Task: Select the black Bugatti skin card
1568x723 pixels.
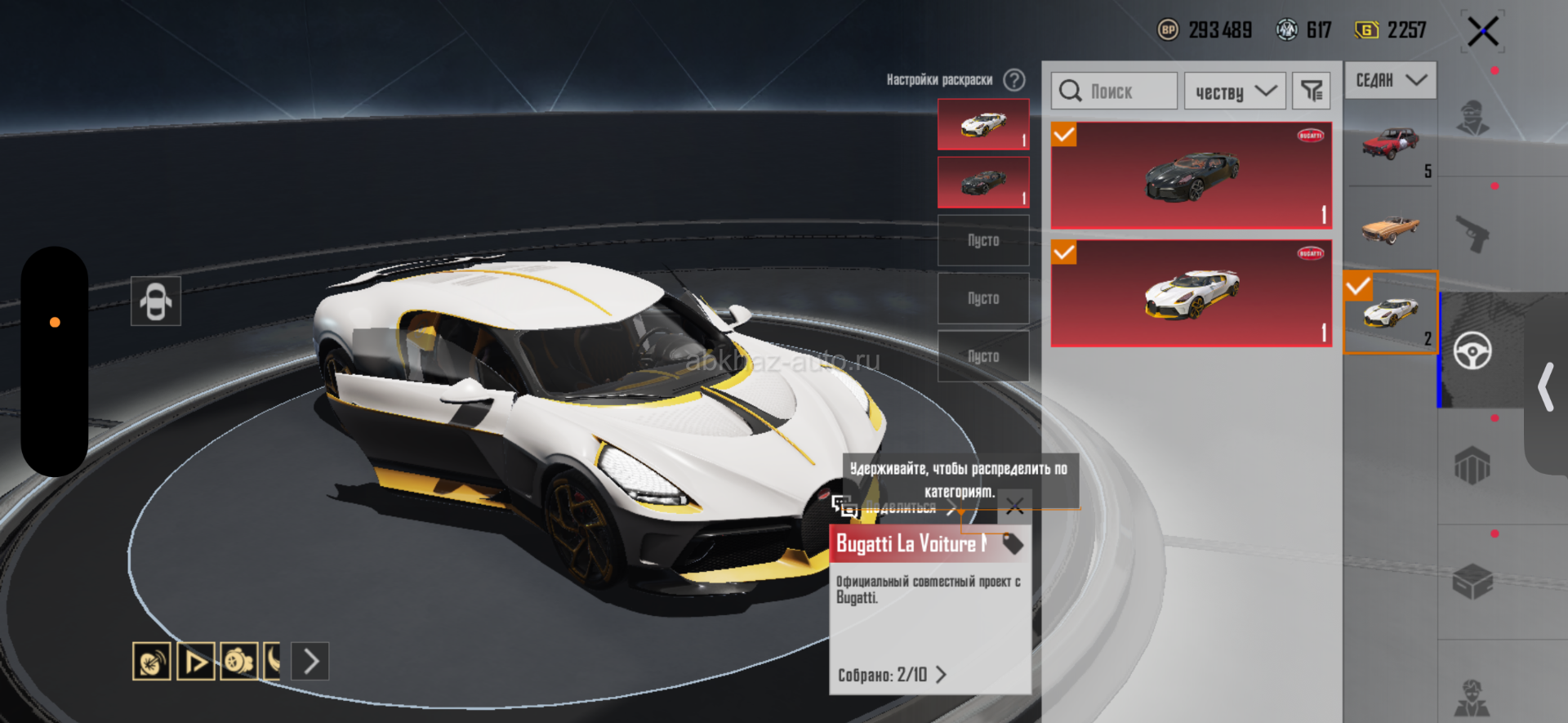Action: coord(1192,176)
